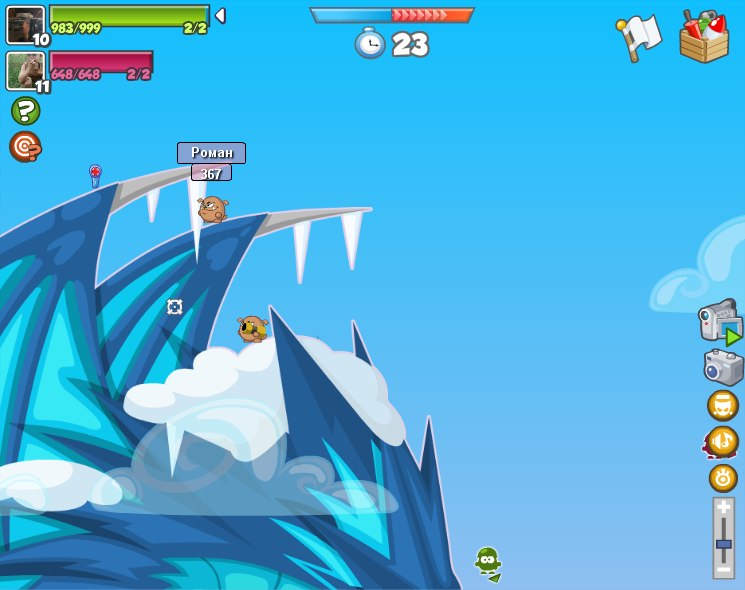The height and width of the screenshot is (590, 745).
Task: Toggle the music note sound button
Action: coord(722,441)
